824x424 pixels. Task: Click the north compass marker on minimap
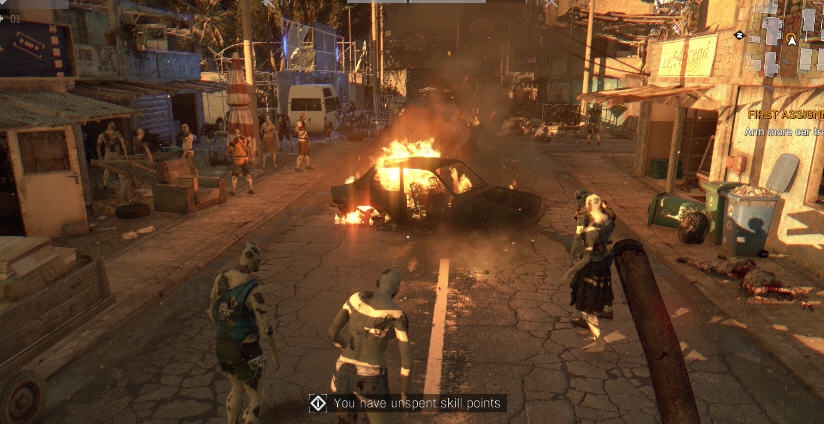point(739,35)
